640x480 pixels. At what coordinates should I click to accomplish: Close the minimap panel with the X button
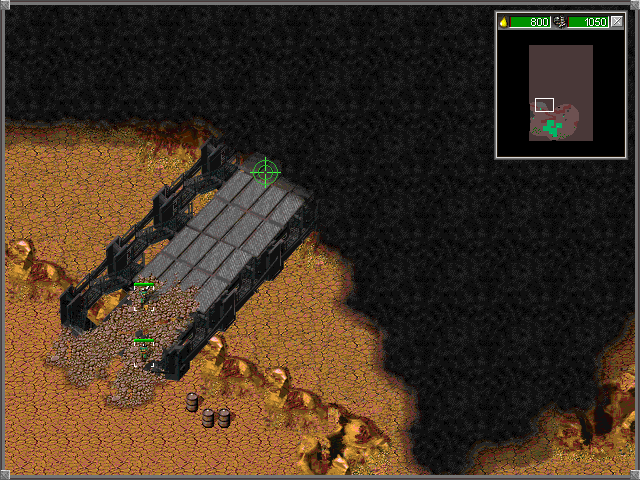617,22
